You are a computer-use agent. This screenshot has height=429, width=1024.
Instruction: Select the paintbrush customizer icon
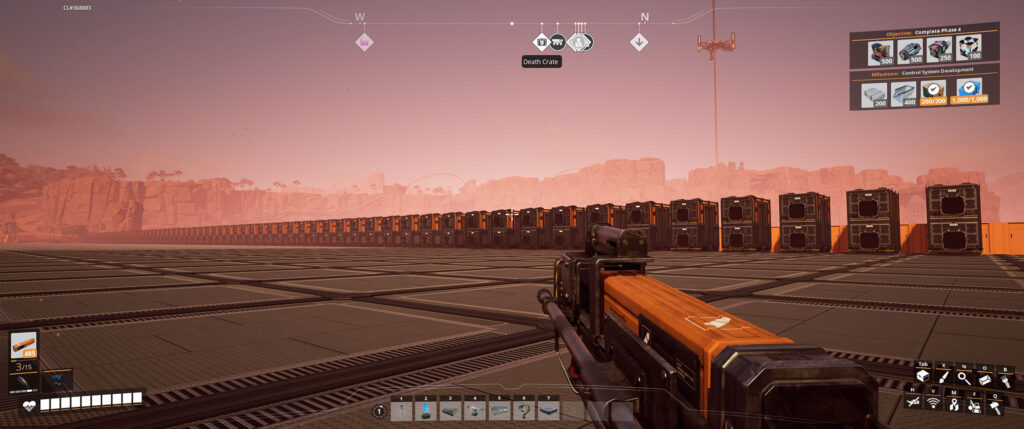pyautogui.click(x=942, y=376)
